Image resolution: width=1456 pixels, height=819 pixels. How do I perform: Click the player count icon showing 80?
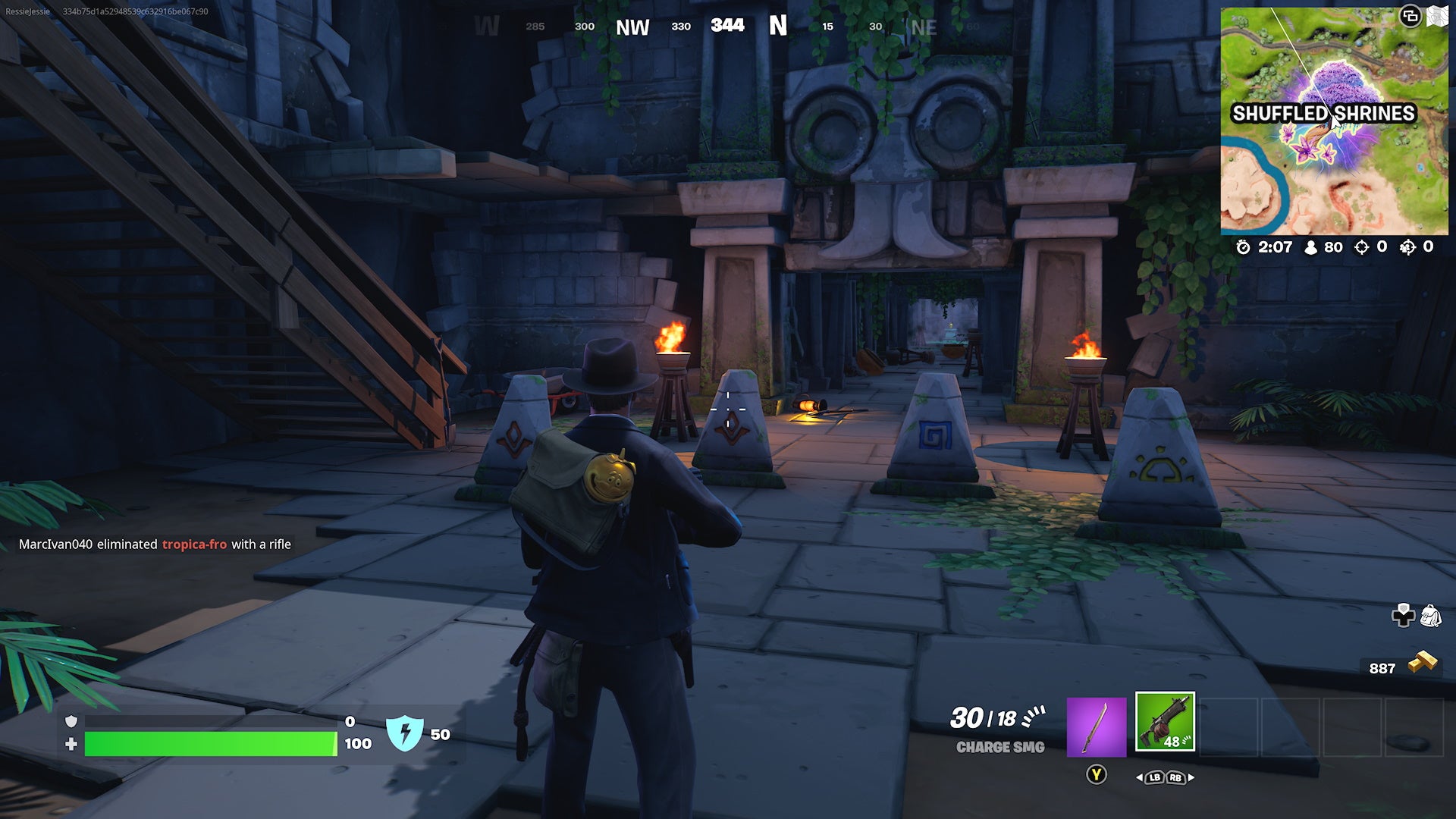(1310, 246)
